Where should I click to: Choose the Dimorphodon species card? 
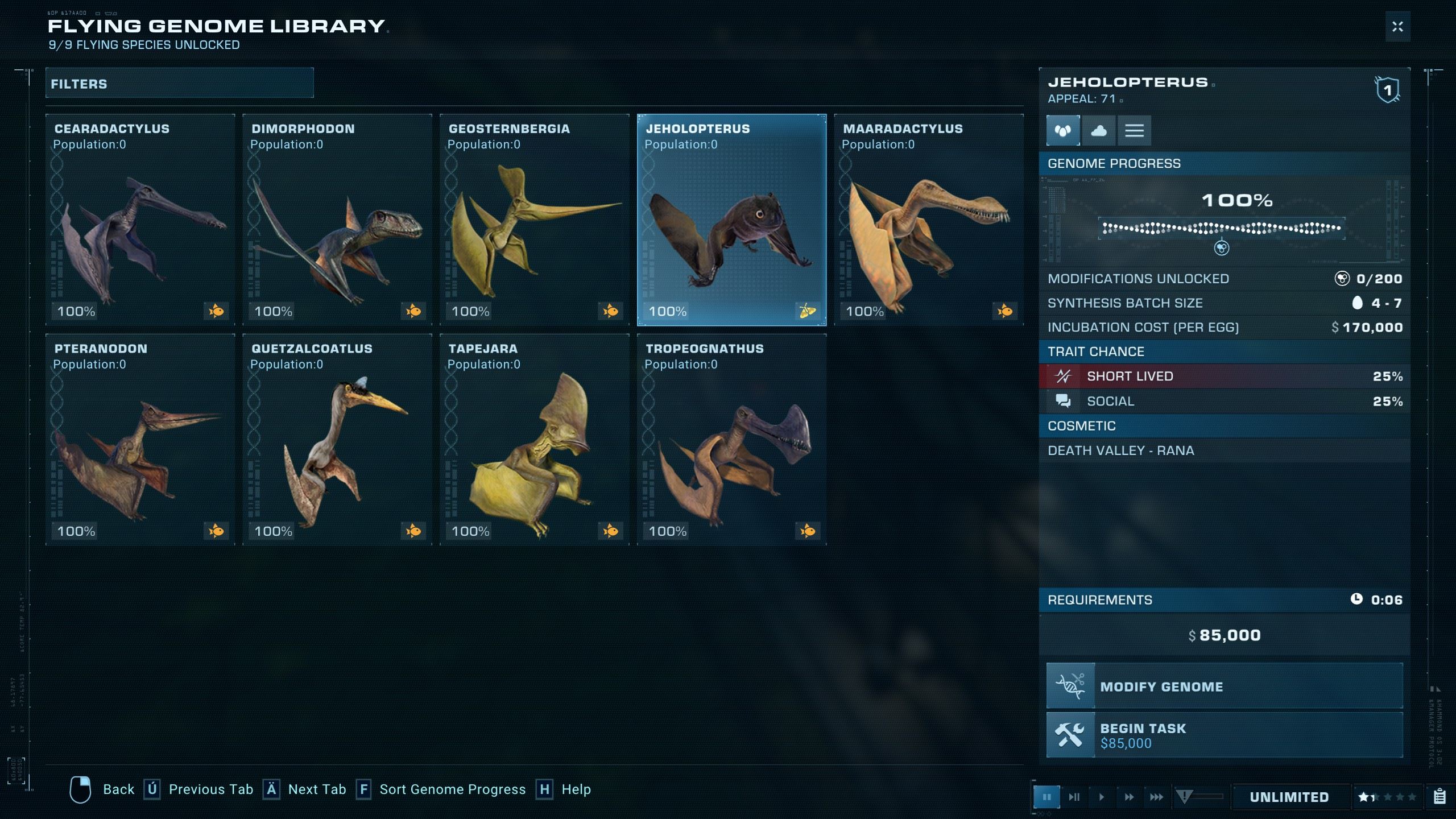tap(337, 220)
